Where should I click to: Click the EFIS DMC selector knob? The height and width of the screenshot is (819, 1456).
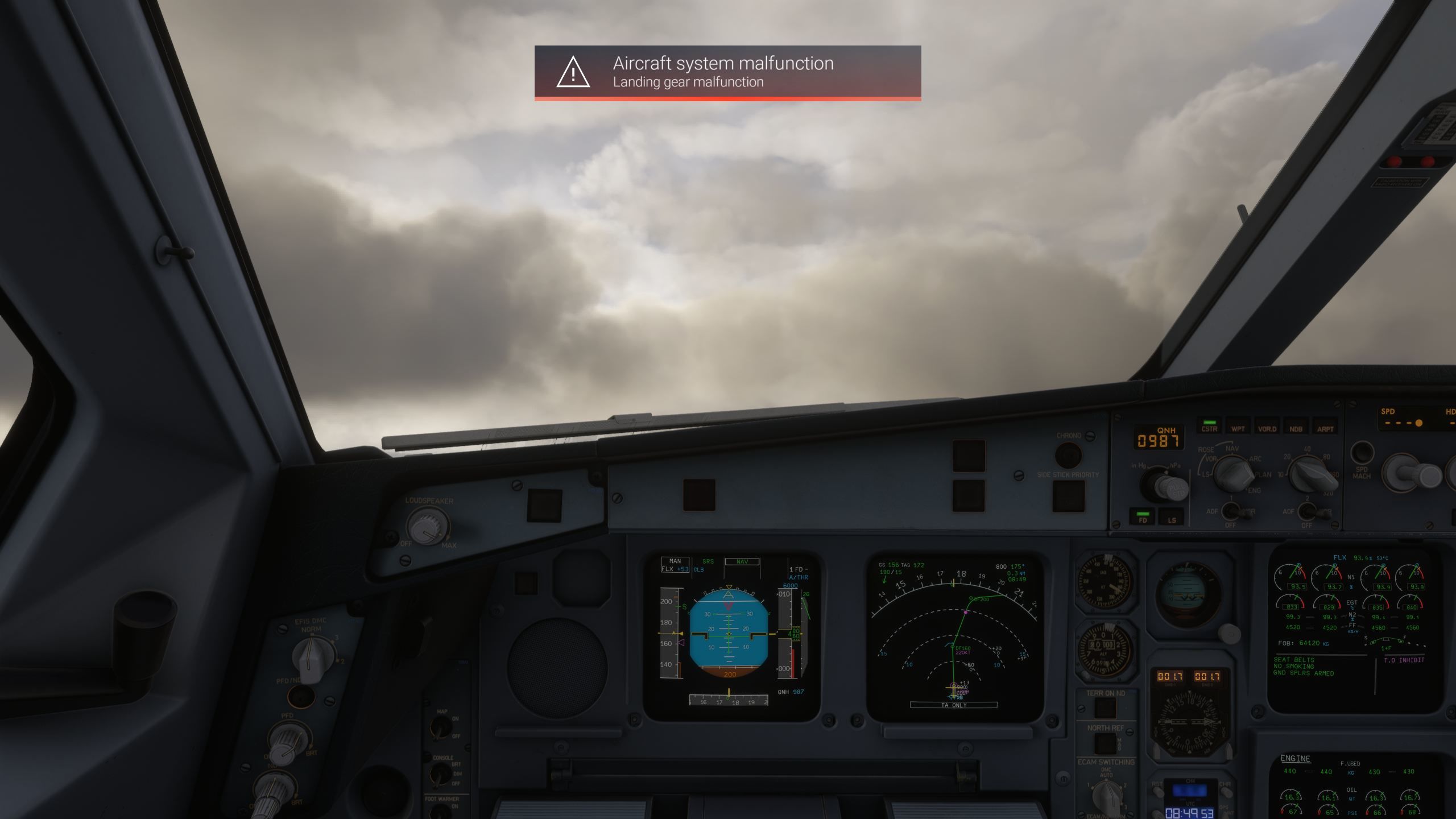pos(311,657)
